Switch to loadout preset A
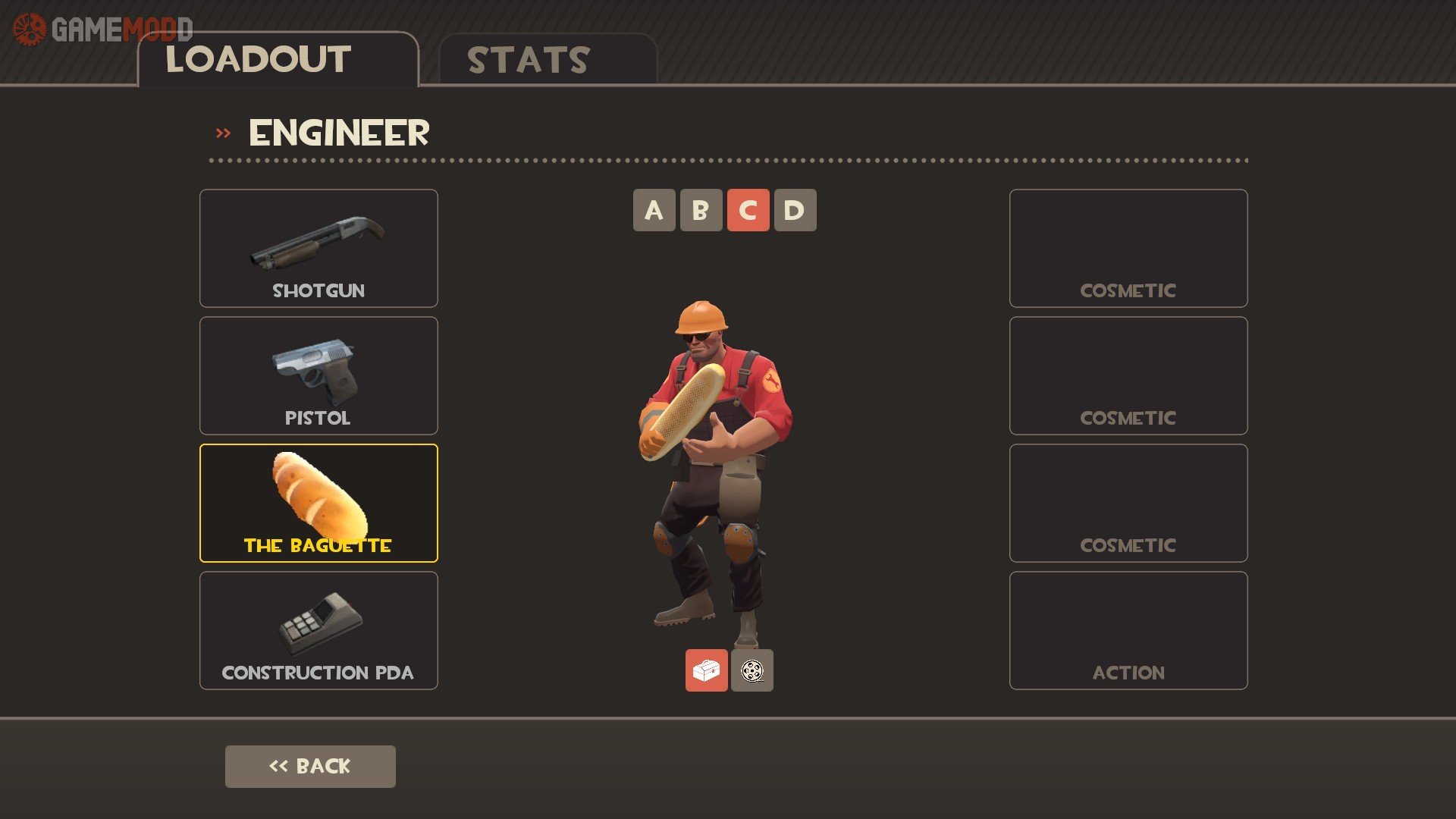The height and width of the screenshot is (819, 1456). coord(654,210)
